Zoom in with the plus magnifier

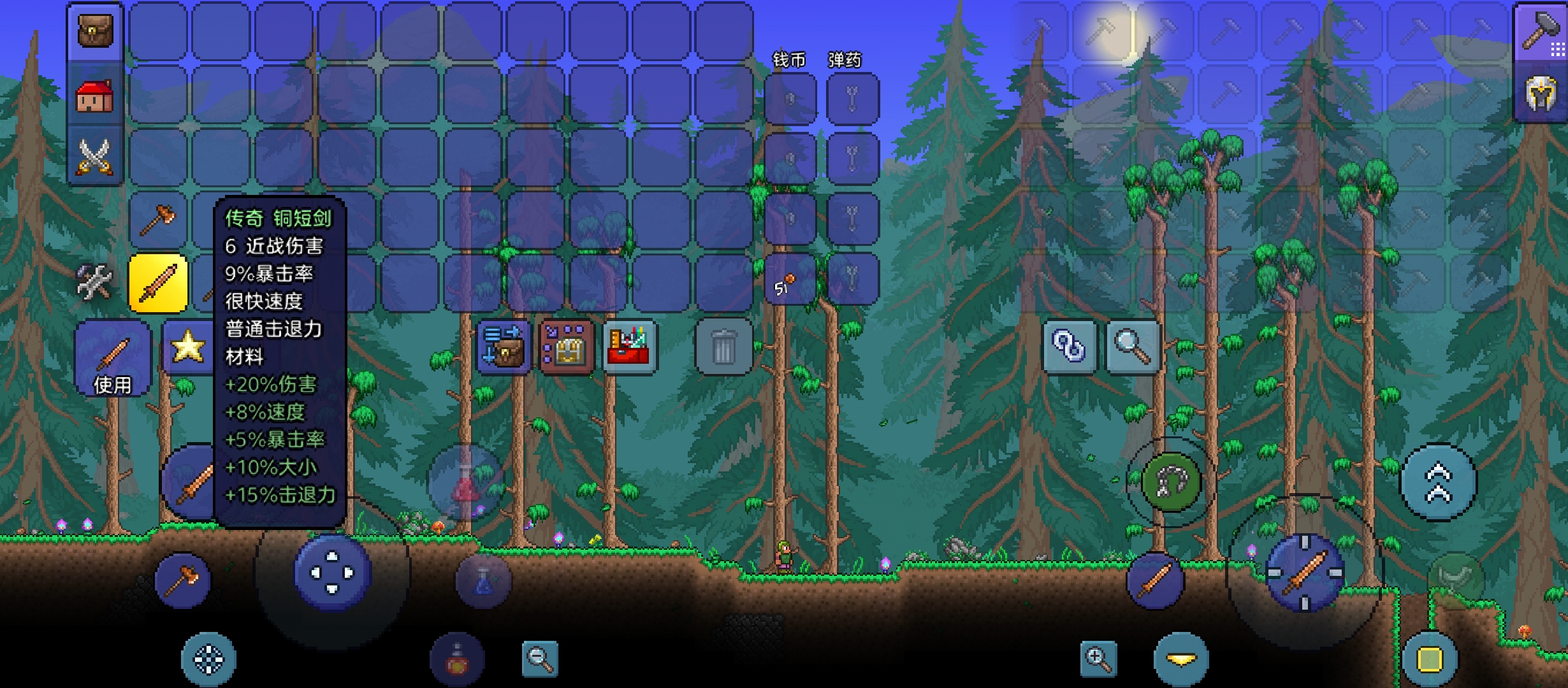(1098, 659)
